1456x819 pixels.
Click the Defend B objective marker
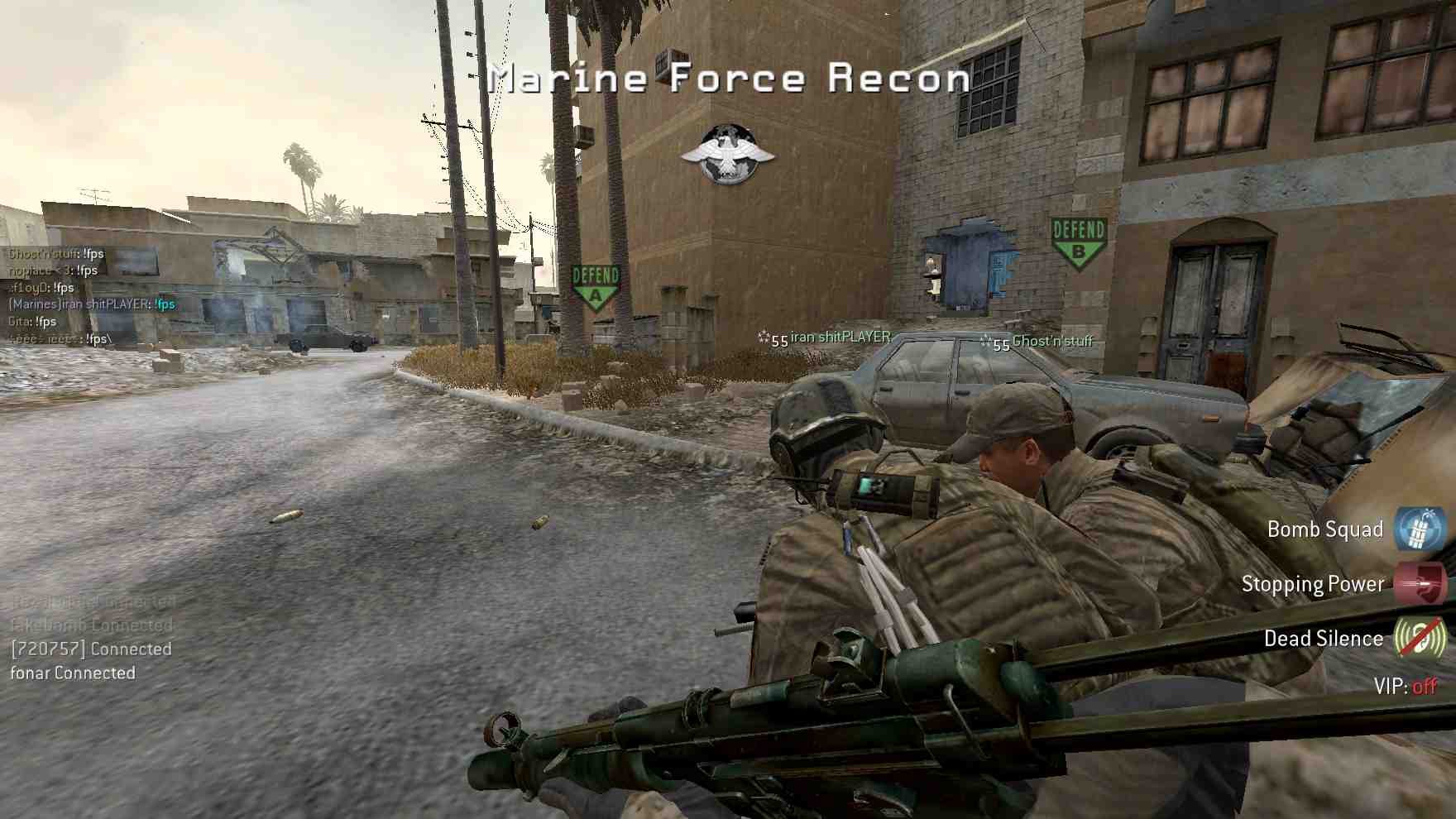[1078, 242]
